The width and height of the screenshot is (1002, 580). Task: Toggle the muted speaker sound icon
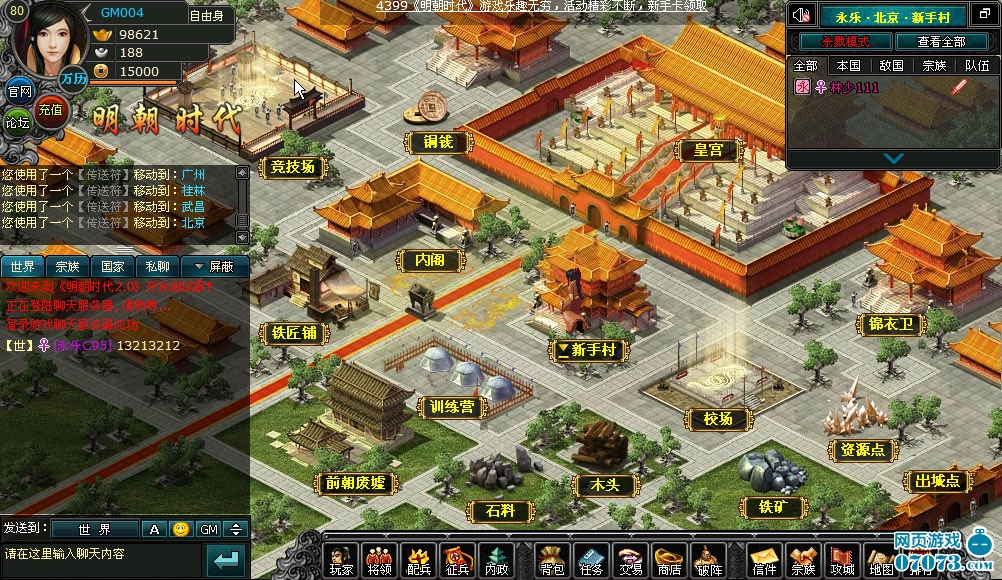click(x=801, y=15)
